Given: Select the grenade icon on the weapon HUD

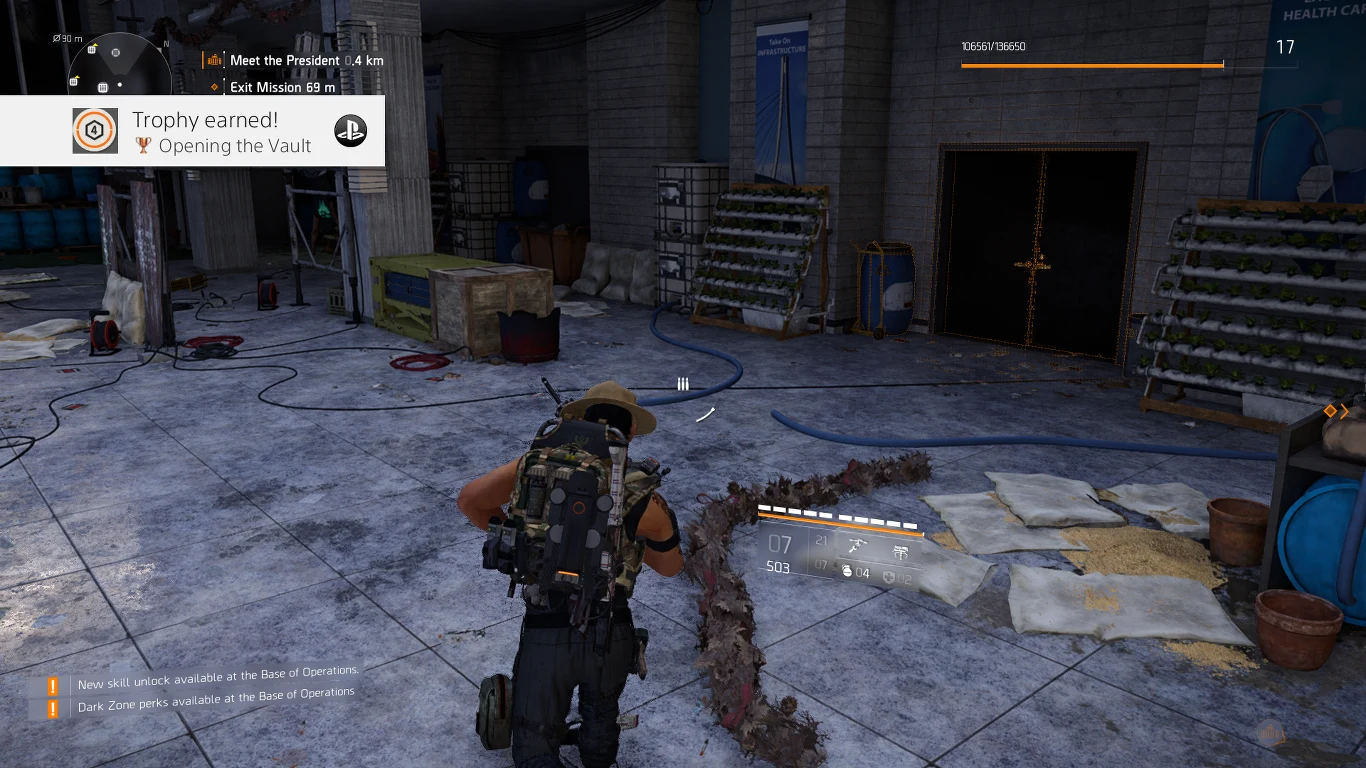Looking at the screenshot, I should (848, 571).
